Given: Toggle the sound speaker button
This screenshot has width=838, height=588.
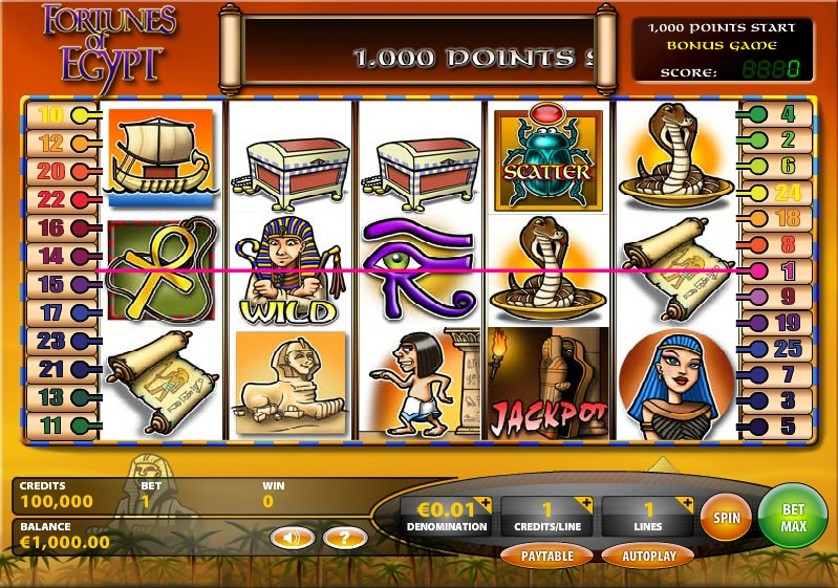Looking at the screenshot, I should point(291,538).
